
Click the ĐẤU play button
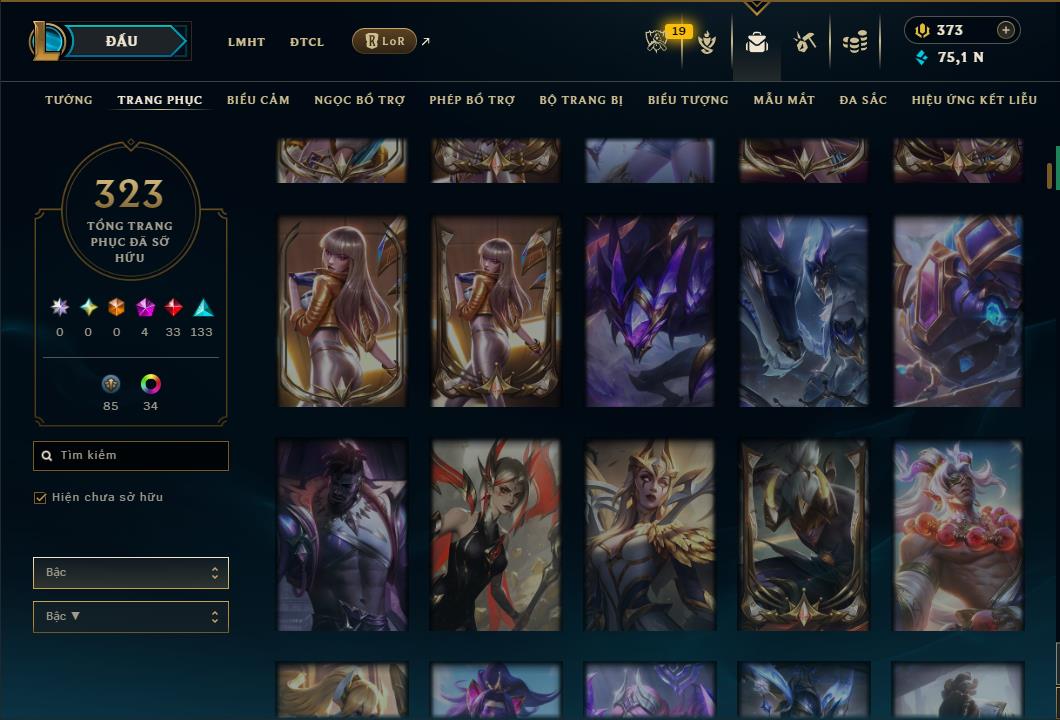122,41
